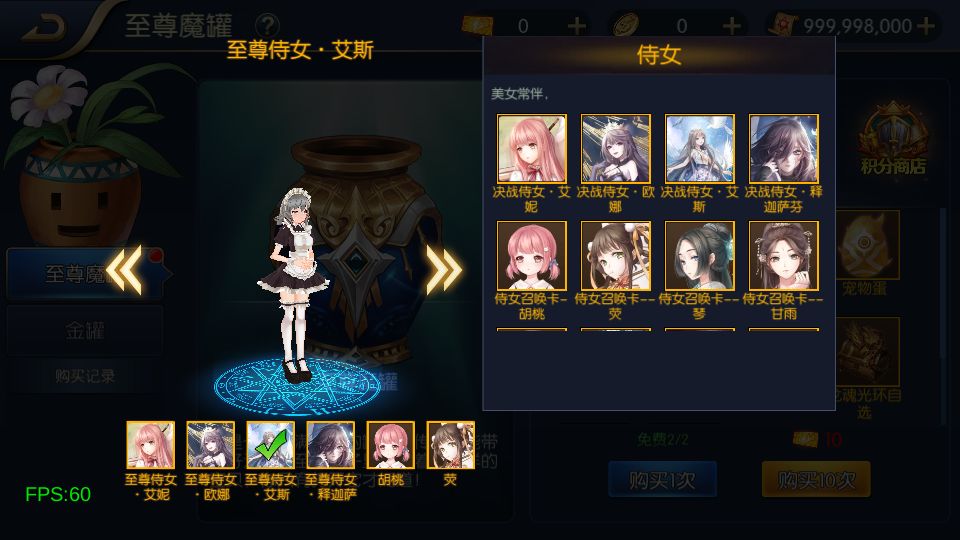960x540 pixels.
Task: Show next maid with right arrows
Action: (x=443, y=268)
